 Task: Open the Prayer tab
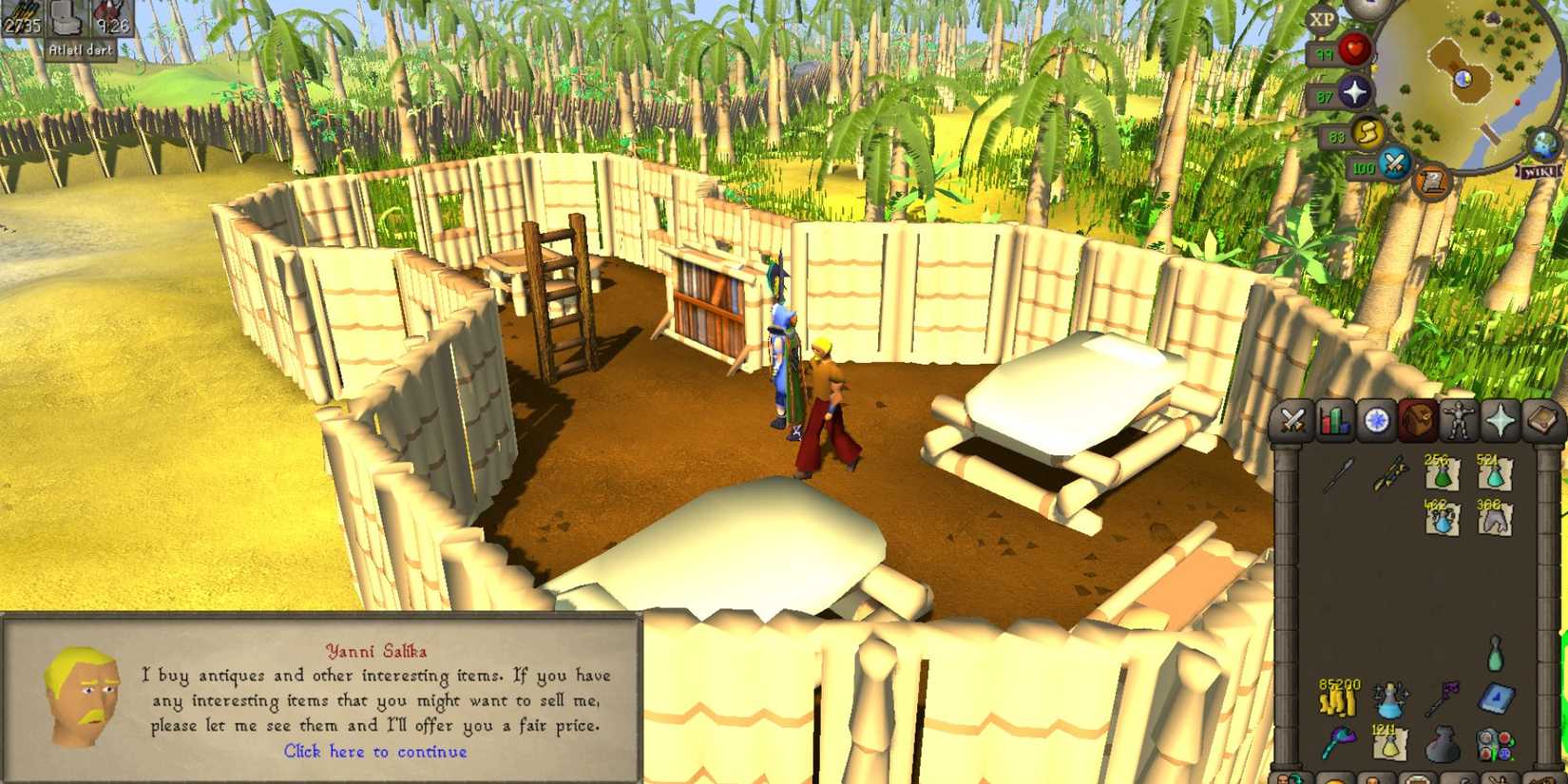pos(1501,420)
